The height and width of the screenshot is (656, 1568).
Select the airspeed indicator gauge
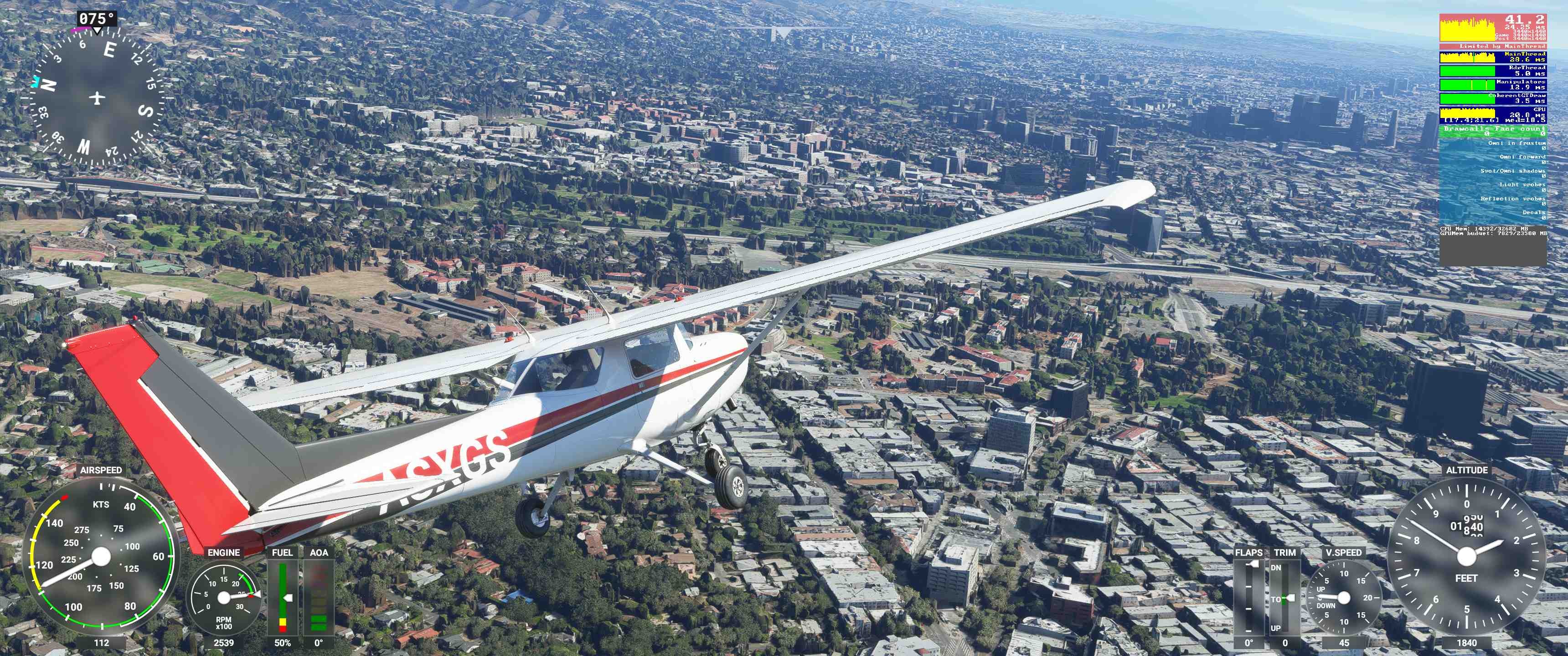[101, 556]
